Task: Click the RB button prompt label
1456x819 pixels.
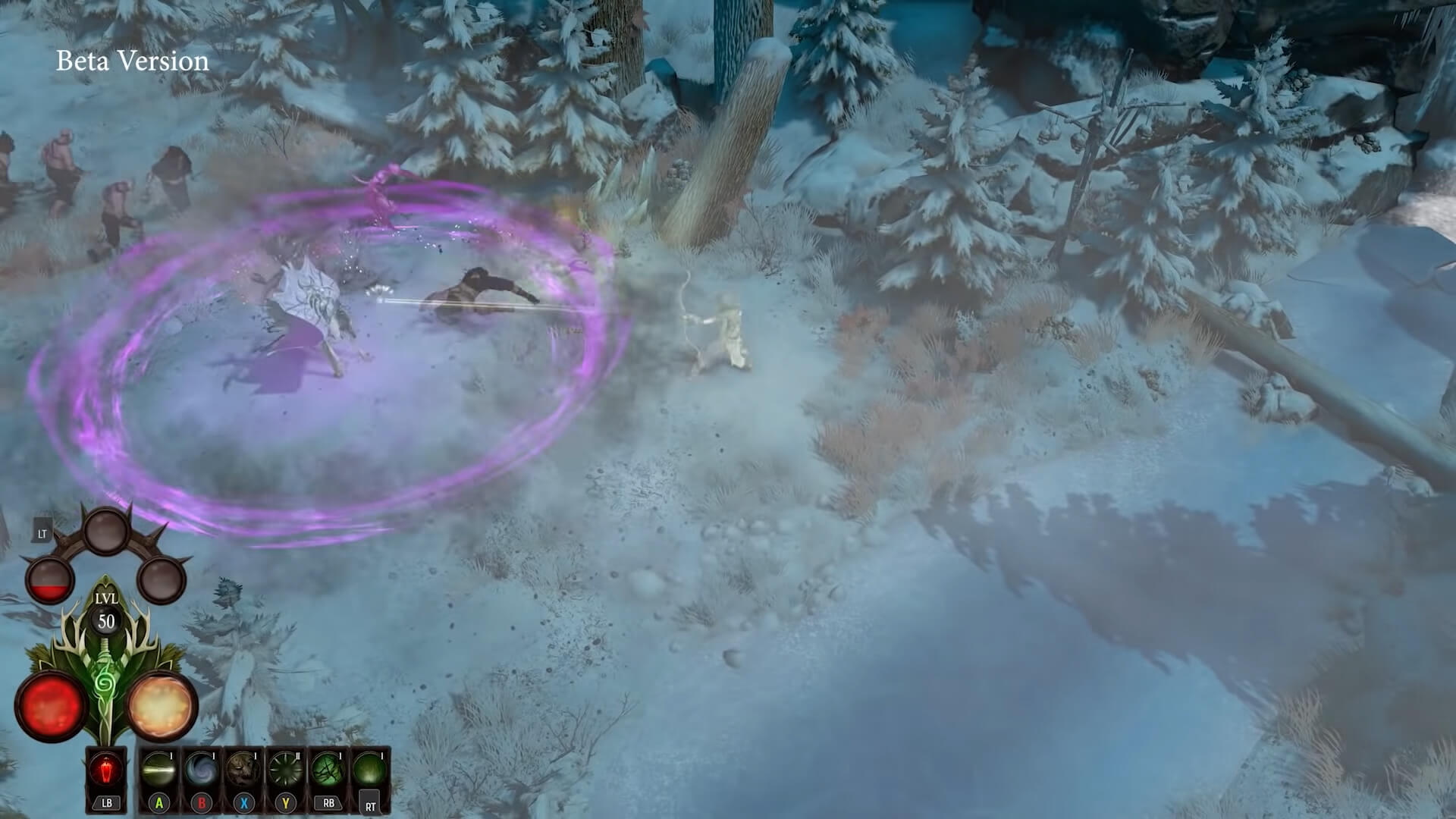Action: 328,803
